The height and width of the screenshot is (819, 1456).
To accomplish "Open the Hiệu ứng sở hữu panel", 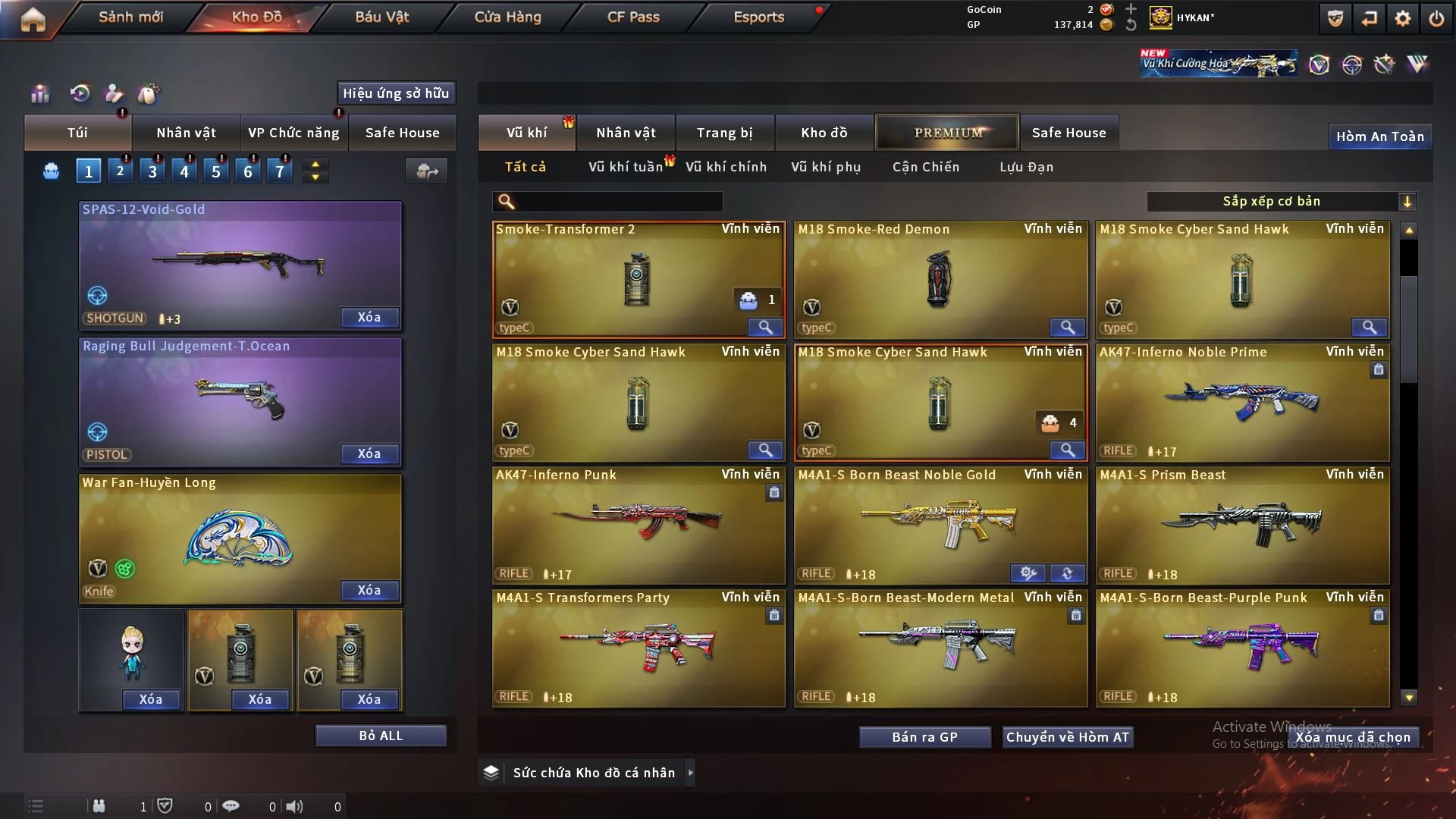I will click(x=396, y=93).
